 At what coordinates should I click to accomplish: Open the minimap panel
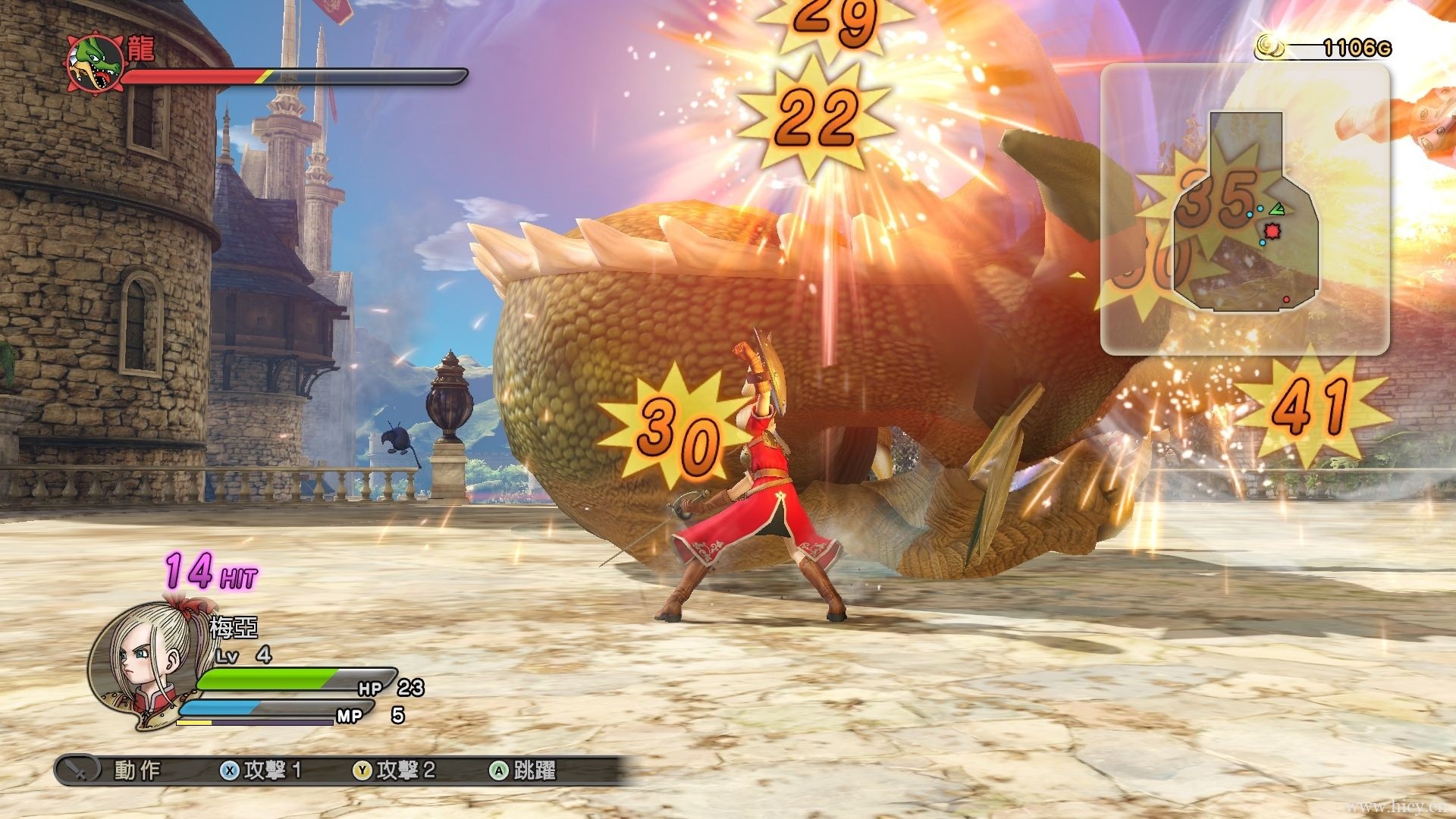click(x=1244, y=209)
